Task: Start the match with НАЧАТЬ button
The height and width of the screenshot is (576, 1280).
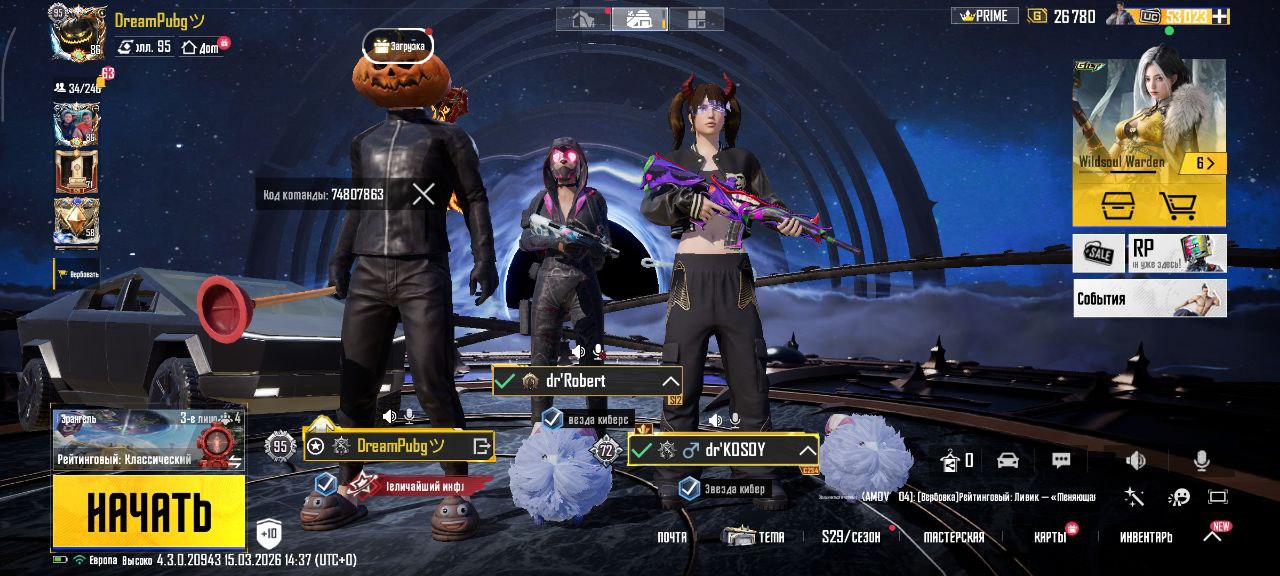Action: tap(148, 511)
